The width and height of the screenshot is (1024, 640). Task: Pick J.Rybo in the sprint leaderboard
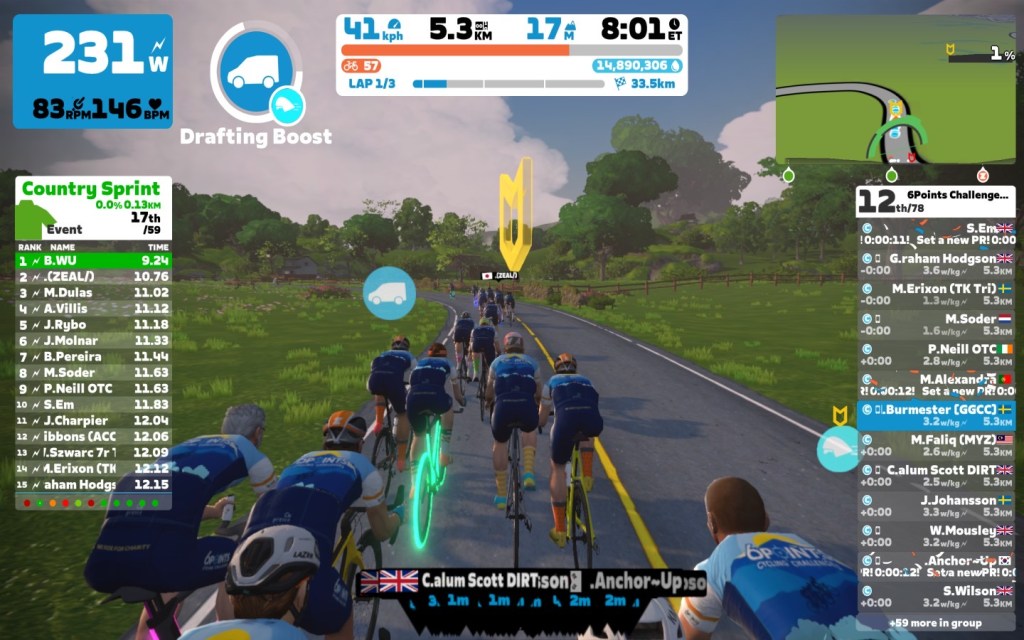pos(93,324)
